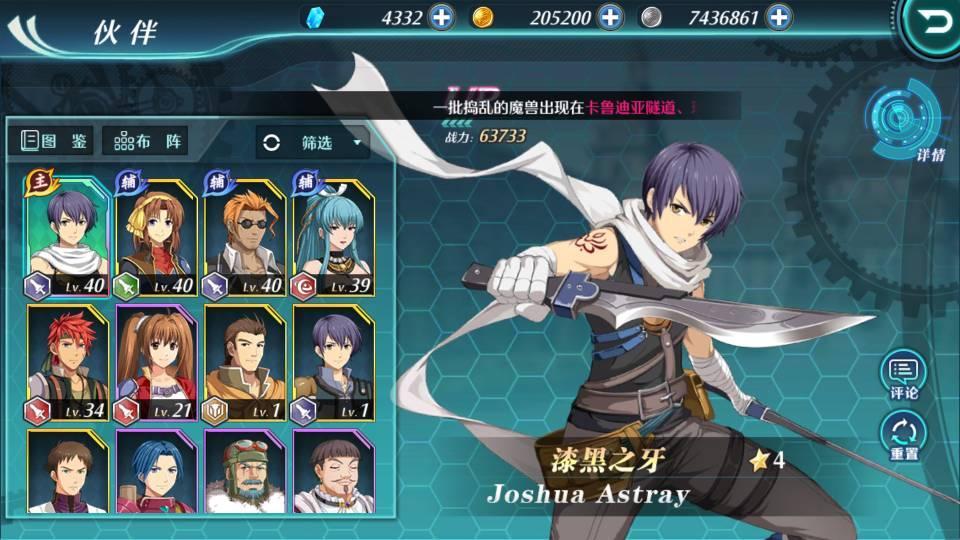Image resolution: width=960 pixels, height=540 pixels.
Task: Add more blue gems with plus button
Action: coord(441,17)
